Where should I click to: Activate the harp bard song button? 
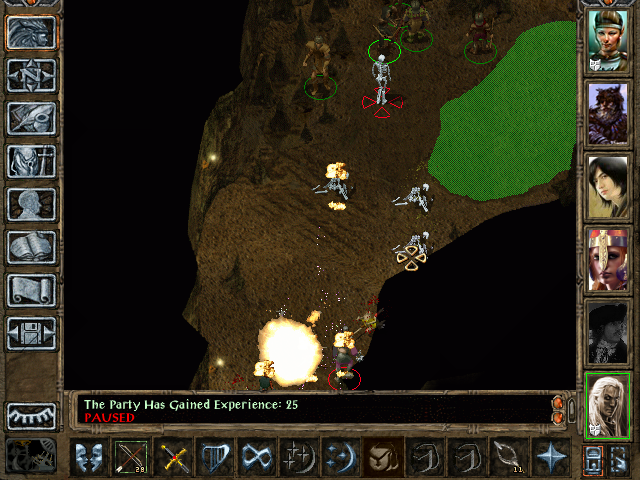click(216, 457)
